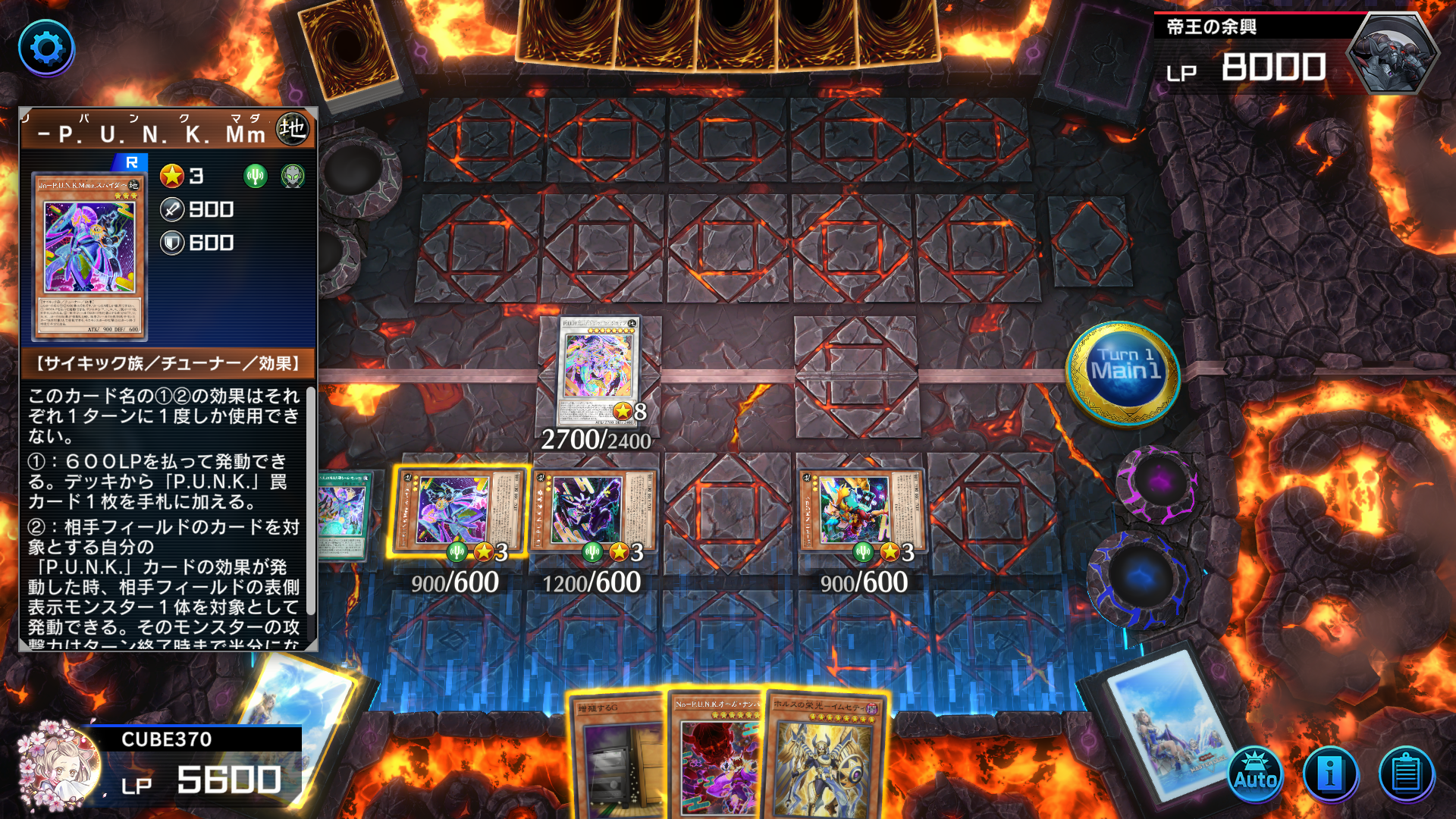
Task: Open the purple graveyard zone
Action: click(1156, 483)
